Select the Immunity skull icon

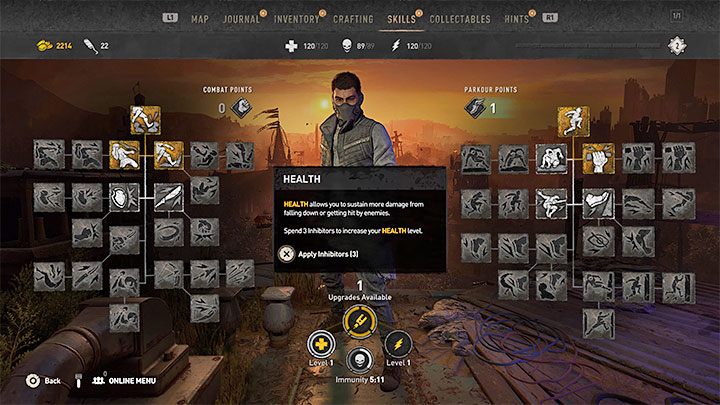(x=360, y=362)
